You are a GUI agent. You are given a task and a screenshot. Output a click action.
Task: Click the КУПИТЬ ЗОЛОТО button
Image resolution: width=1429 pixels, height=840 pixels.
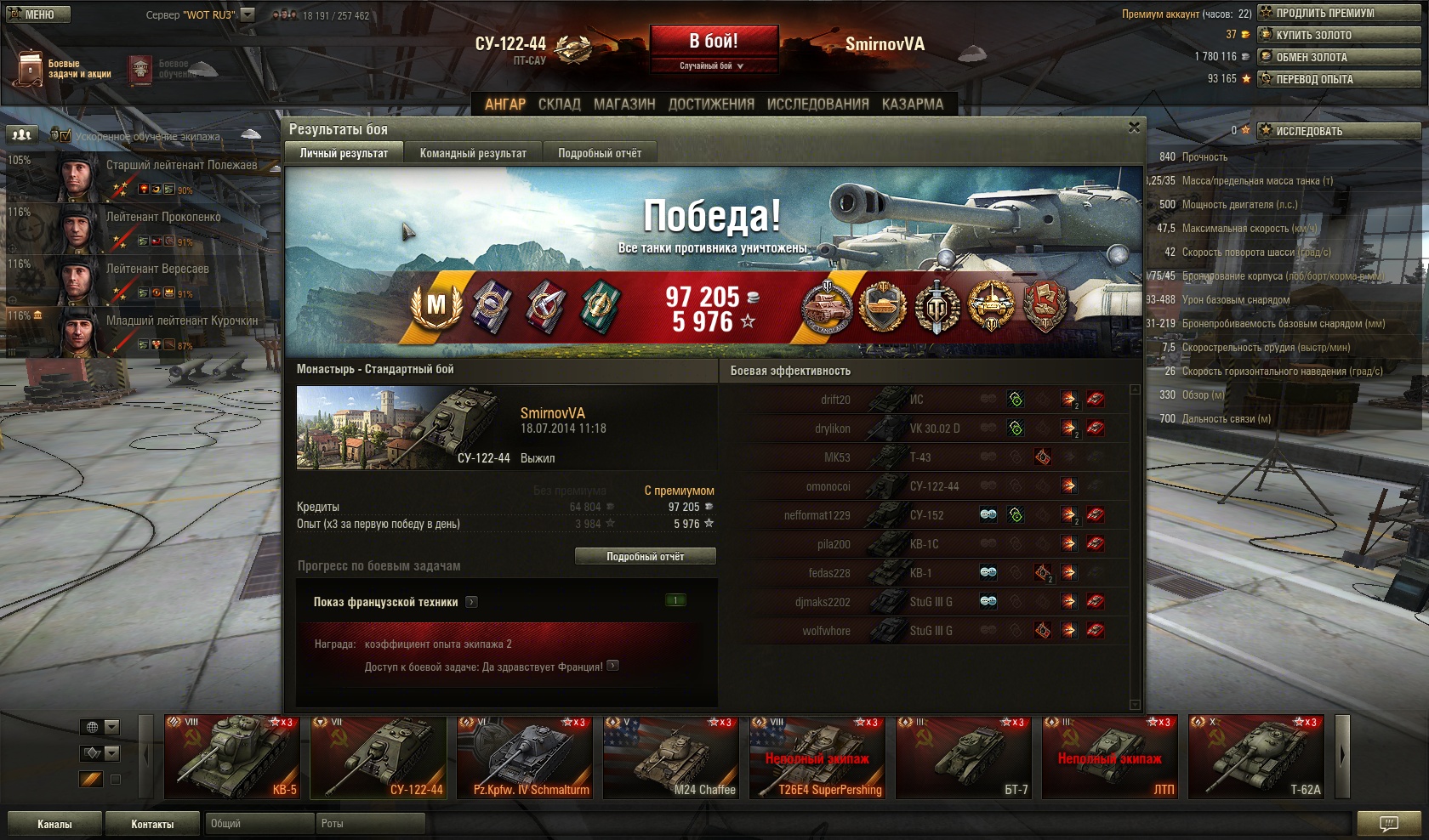pos(1339,35)
